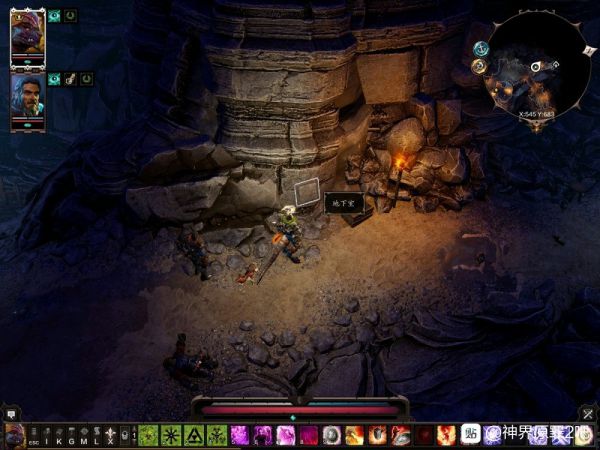600x450 pixels.
Task: Open the inventory shortcut labeled I
Action: 47,436
